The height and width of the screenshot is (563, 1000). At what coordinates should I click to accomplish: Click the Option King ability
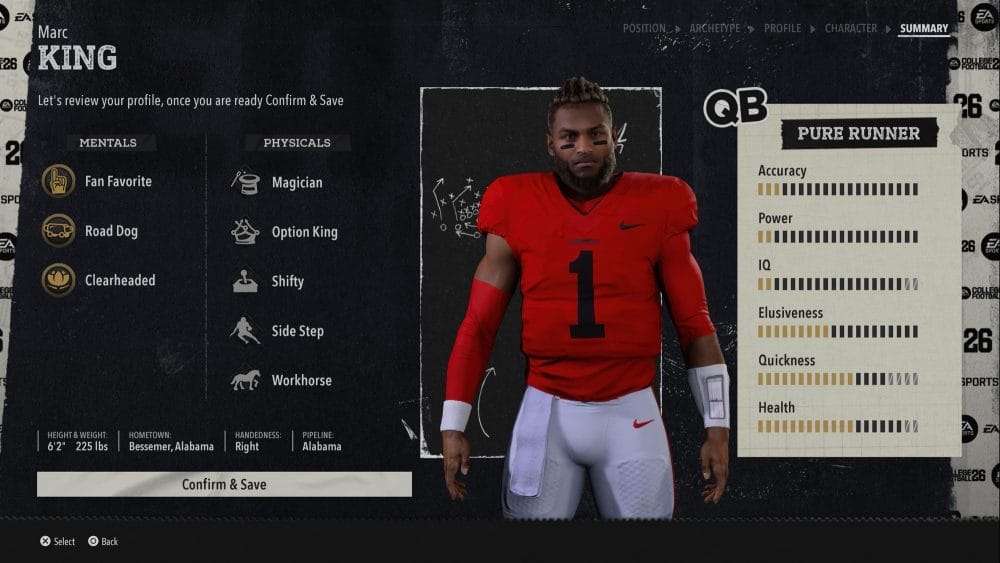coord(304,232)
